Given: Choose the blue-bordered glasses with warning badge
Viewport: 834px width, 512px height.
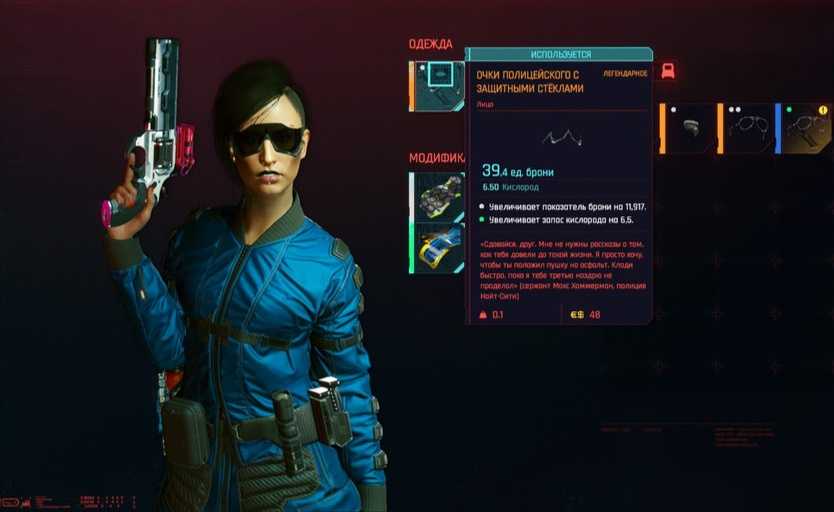Looking at the screenshot, I should [x=806, y=129].
